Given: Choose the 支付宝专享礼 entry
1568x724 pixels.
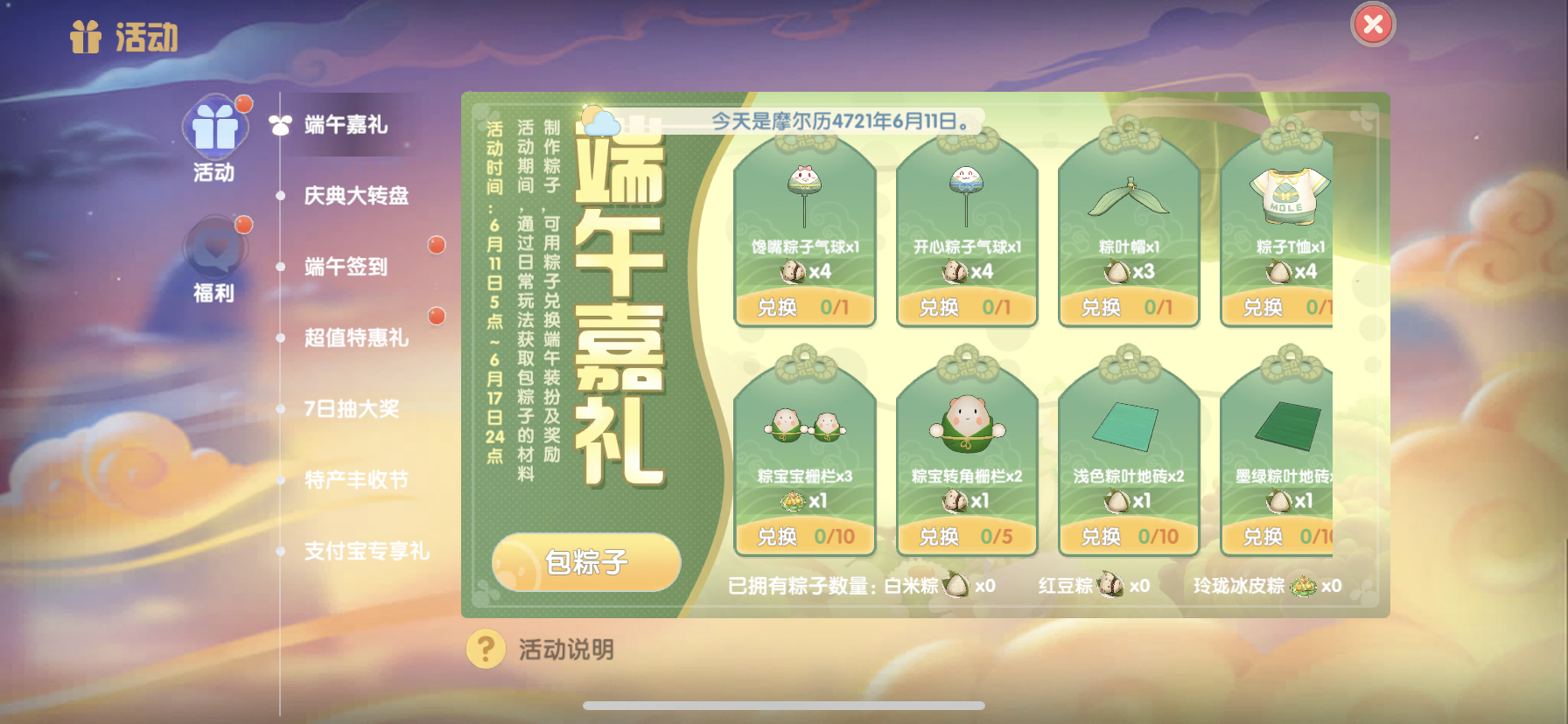Looking at the screenshot, I should [x=367, y=551].
